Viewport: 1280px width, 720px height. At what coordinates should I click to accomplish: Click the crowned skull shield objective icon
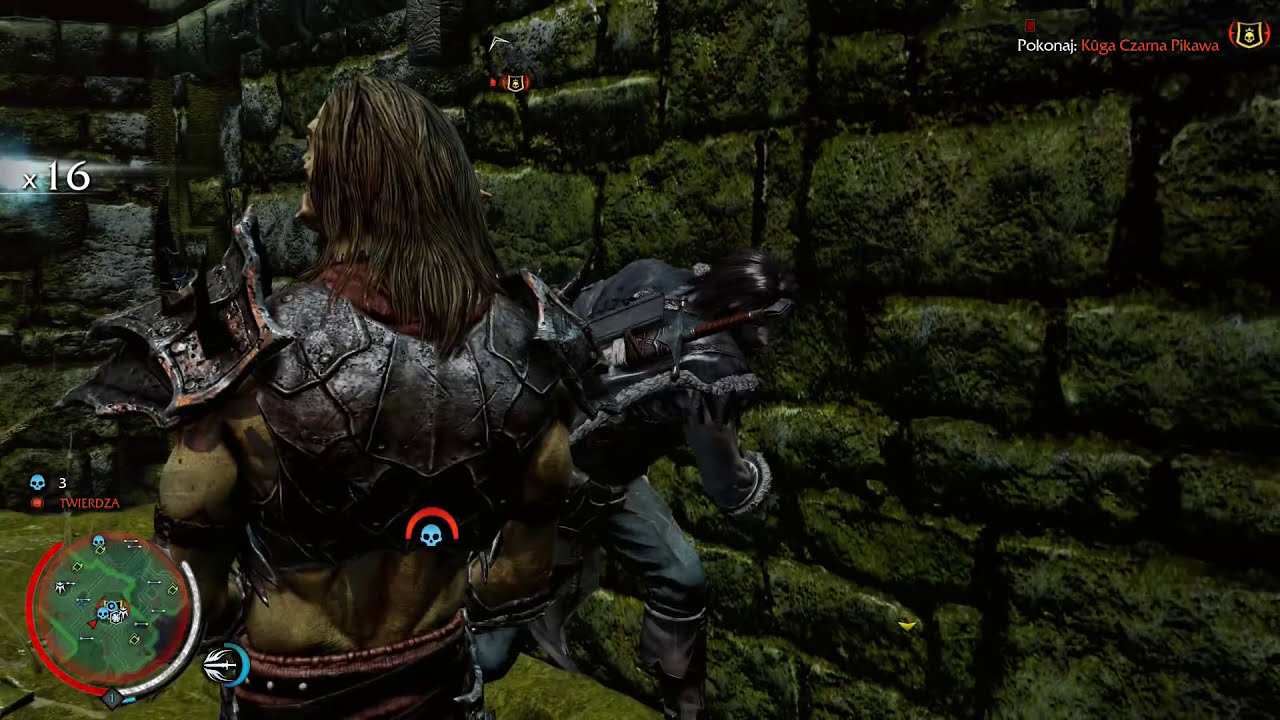coord(1249,36)
